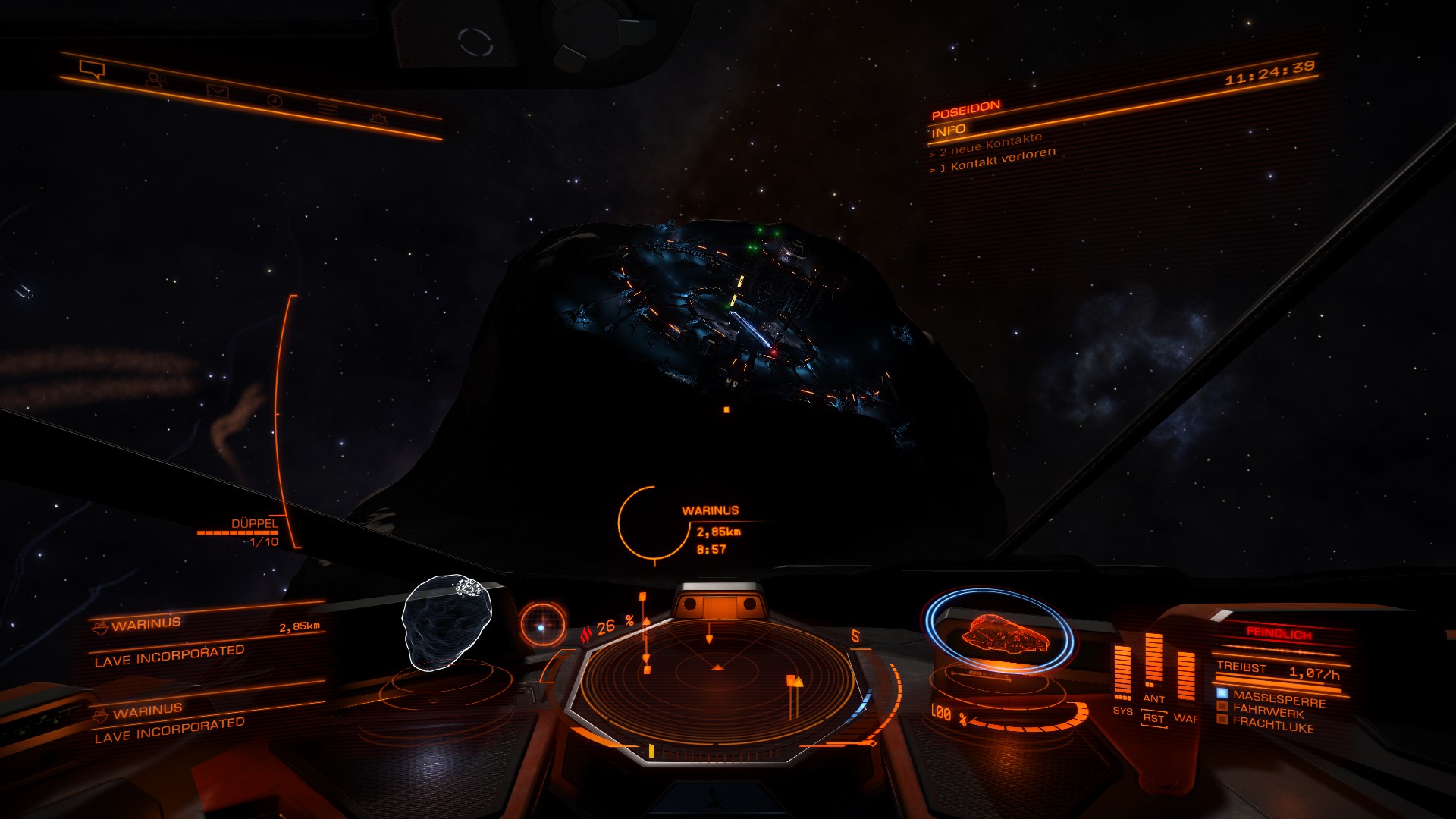1456x819 pixels.
Task: Open the mail inbox envelope tab
Action: (x=218, y=91)
